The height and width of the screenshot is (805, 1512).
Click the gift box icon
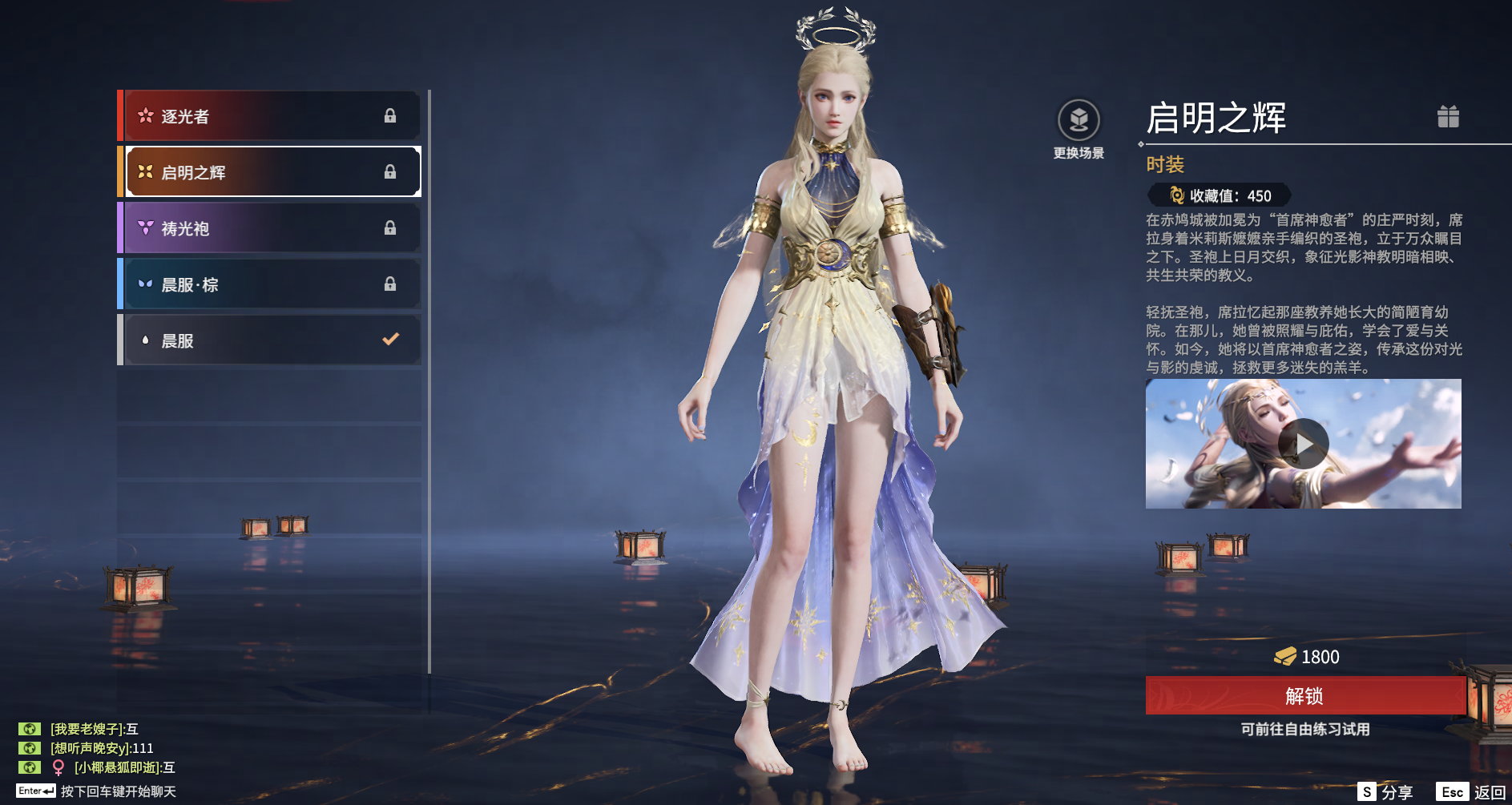pyautogui.click(x=1448, y=117)
